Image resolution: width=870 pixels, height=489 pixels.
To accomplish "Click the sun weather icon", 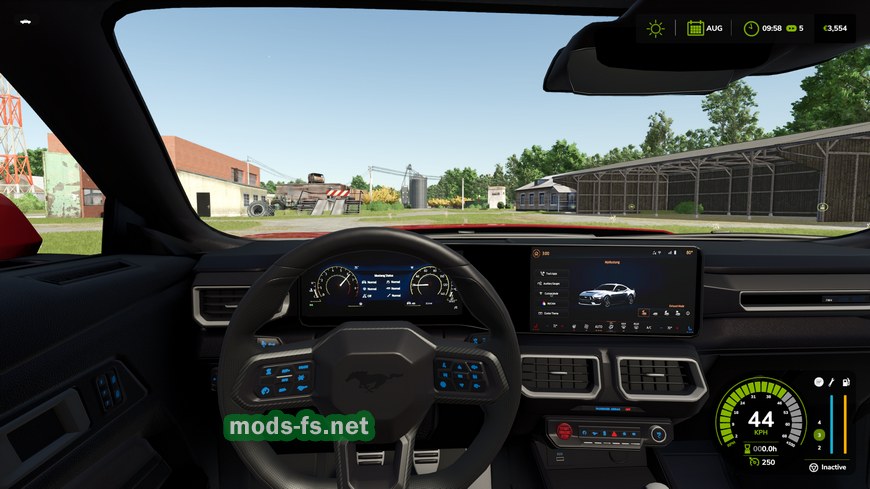I will 655,28.
